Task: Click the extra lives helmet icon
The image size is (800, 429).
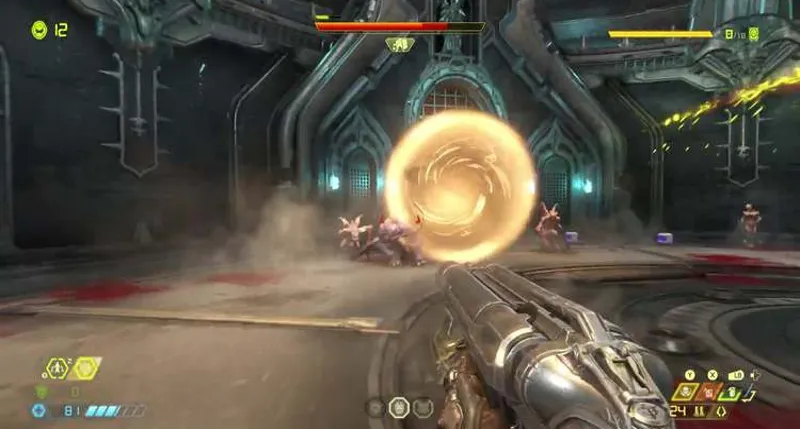Action: coord(39,30)
